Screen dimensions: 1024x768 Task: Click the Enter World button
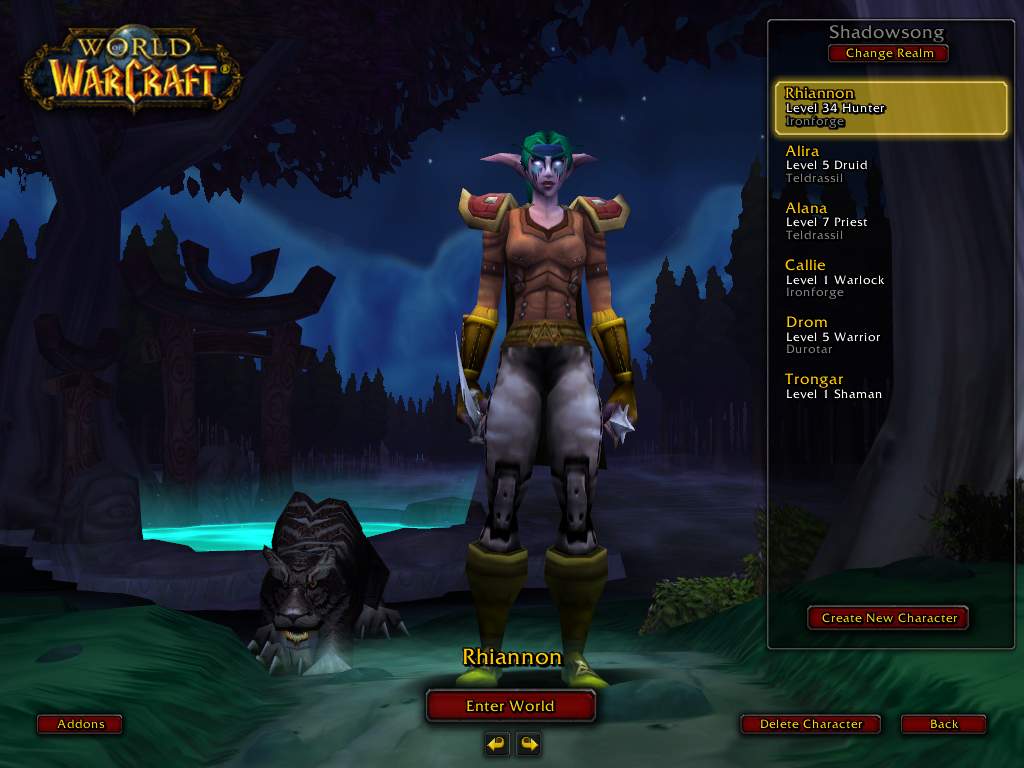[x=510, y=706]
